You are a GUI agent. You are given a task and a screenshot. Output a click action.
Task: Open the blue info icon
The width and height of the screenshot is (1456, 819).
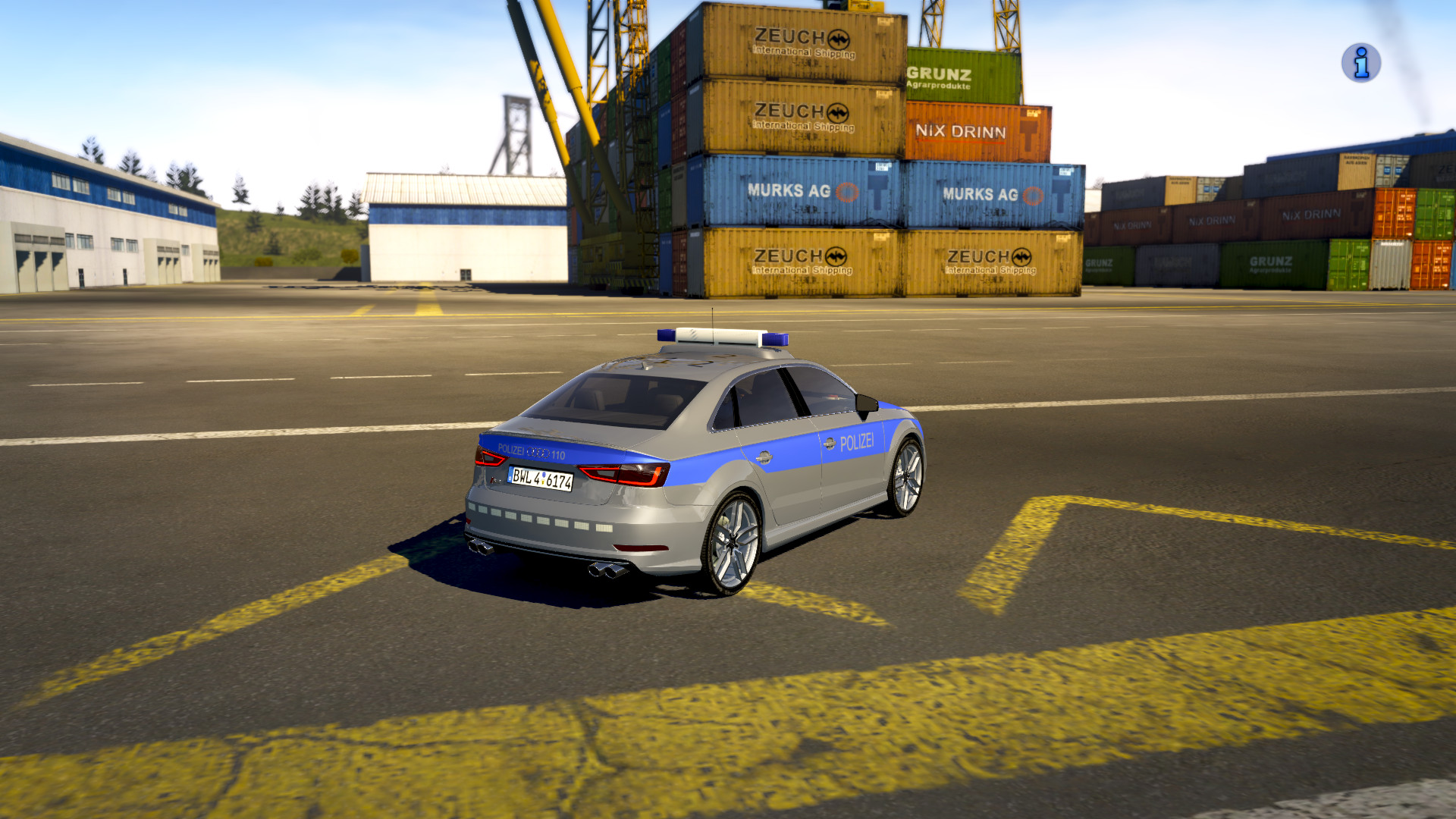click(1360, 63)
